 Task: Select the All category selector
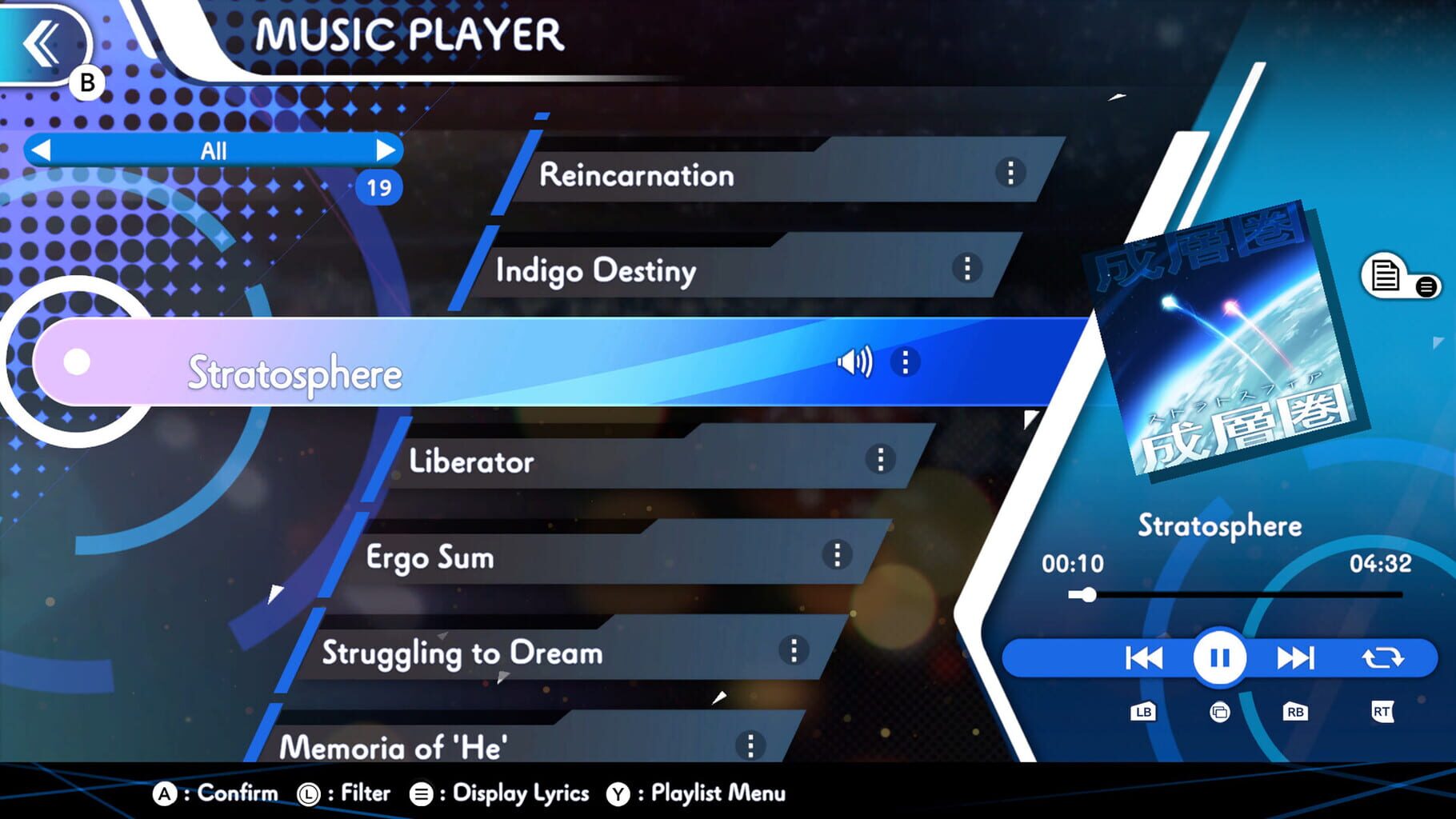click(x=214, y=150)
